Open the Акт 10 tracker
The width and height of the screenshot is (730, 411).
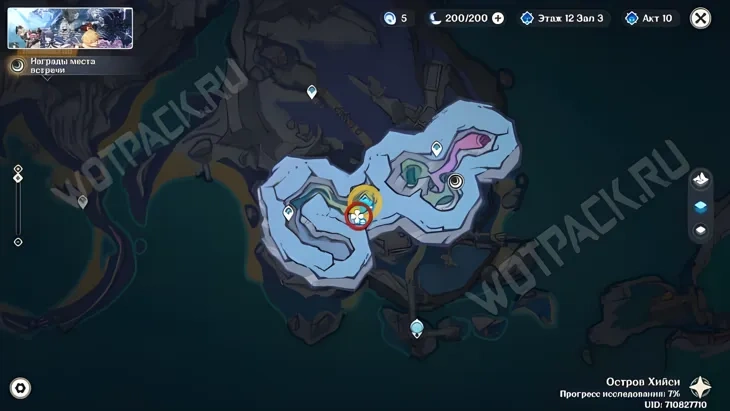tap(650, 18)
